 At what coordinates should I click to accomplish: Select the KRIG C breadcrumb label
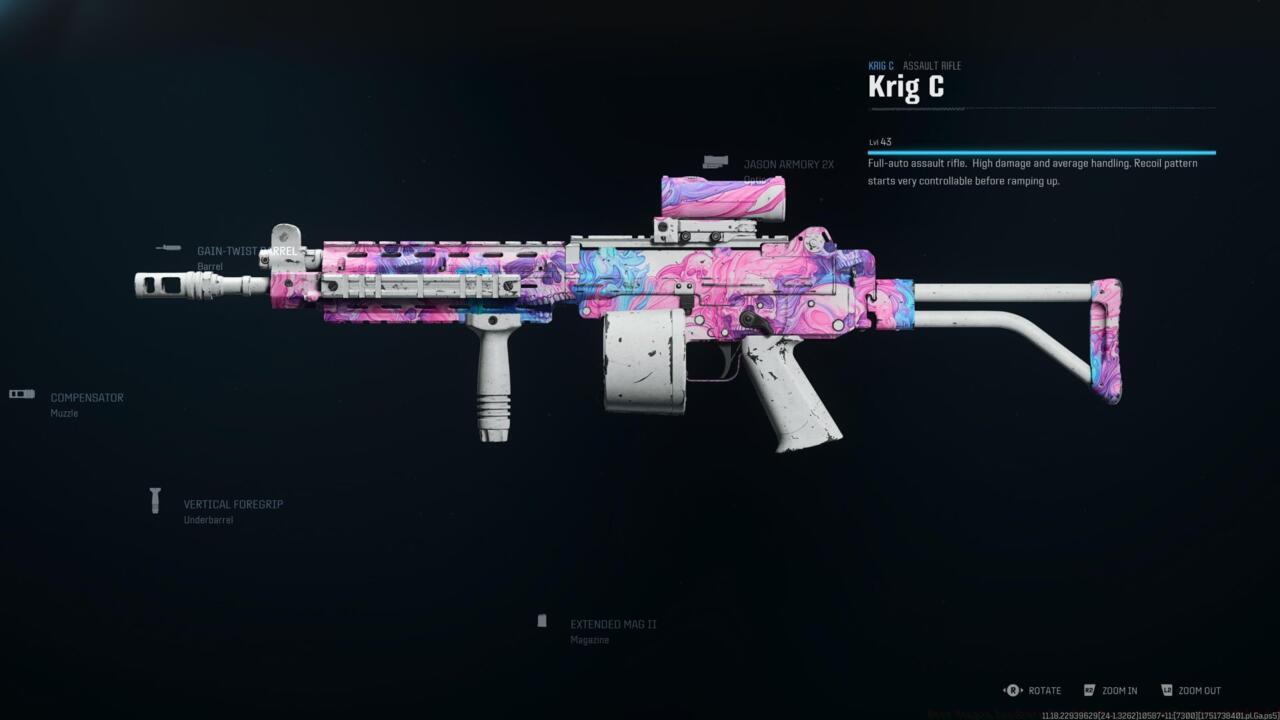coord(881,65)
